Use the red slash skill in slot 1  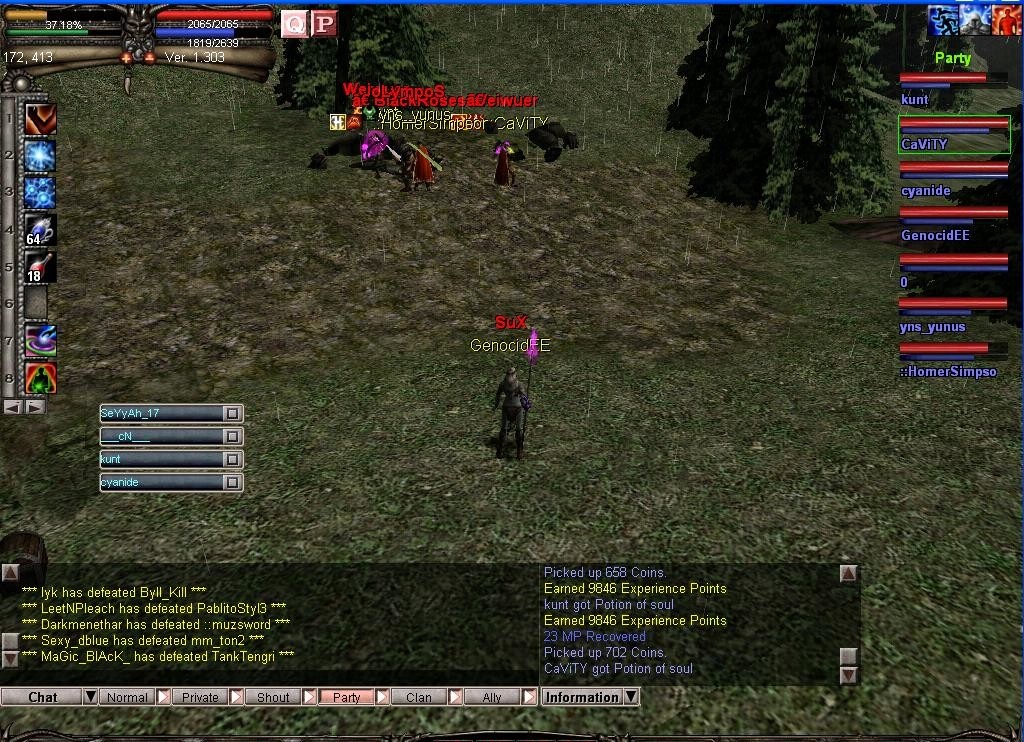pyautogui.click(x=40, y=118)
